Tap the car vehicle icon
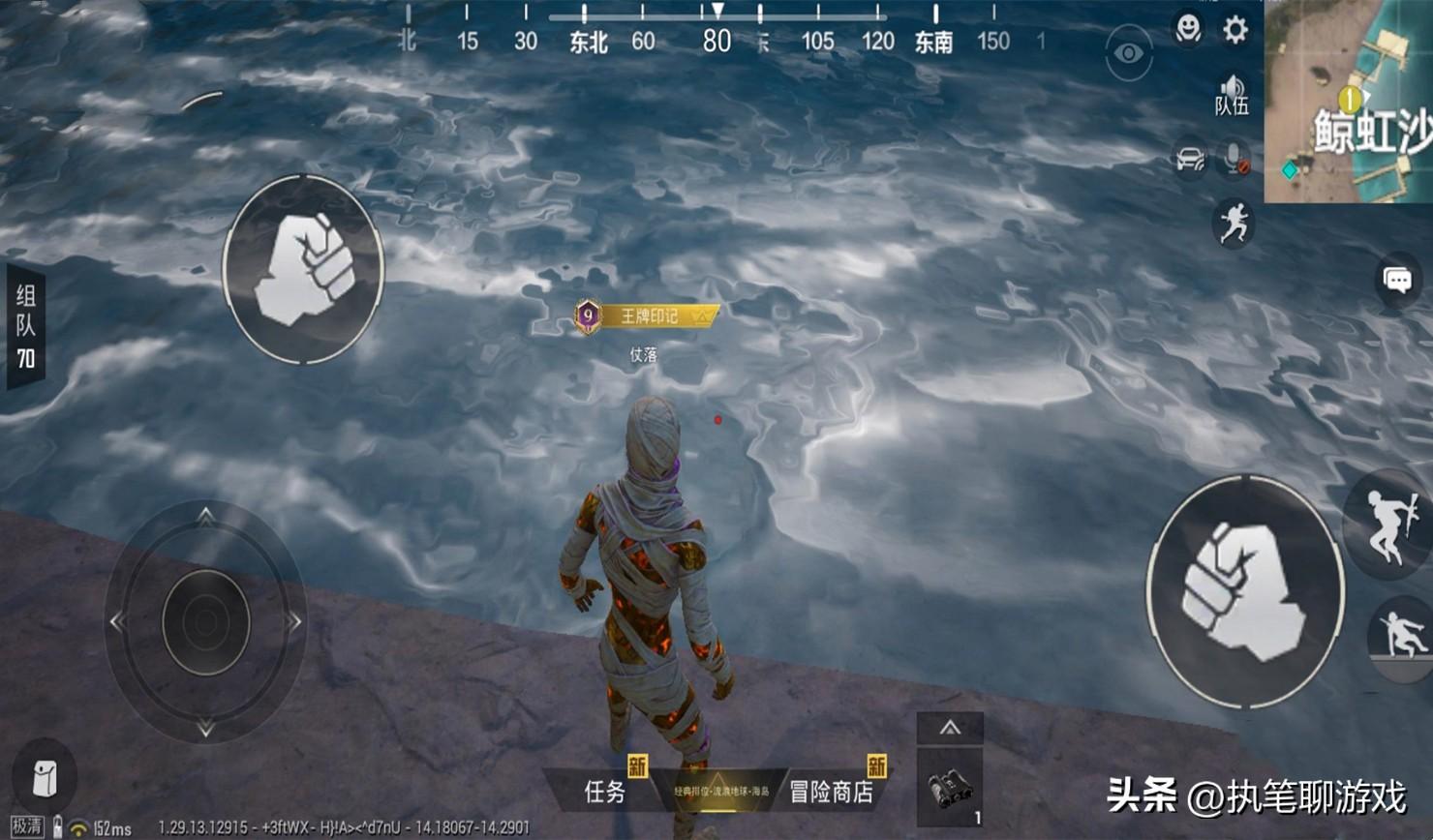Screen dimensions: 1433x840 click(1189, 159)
